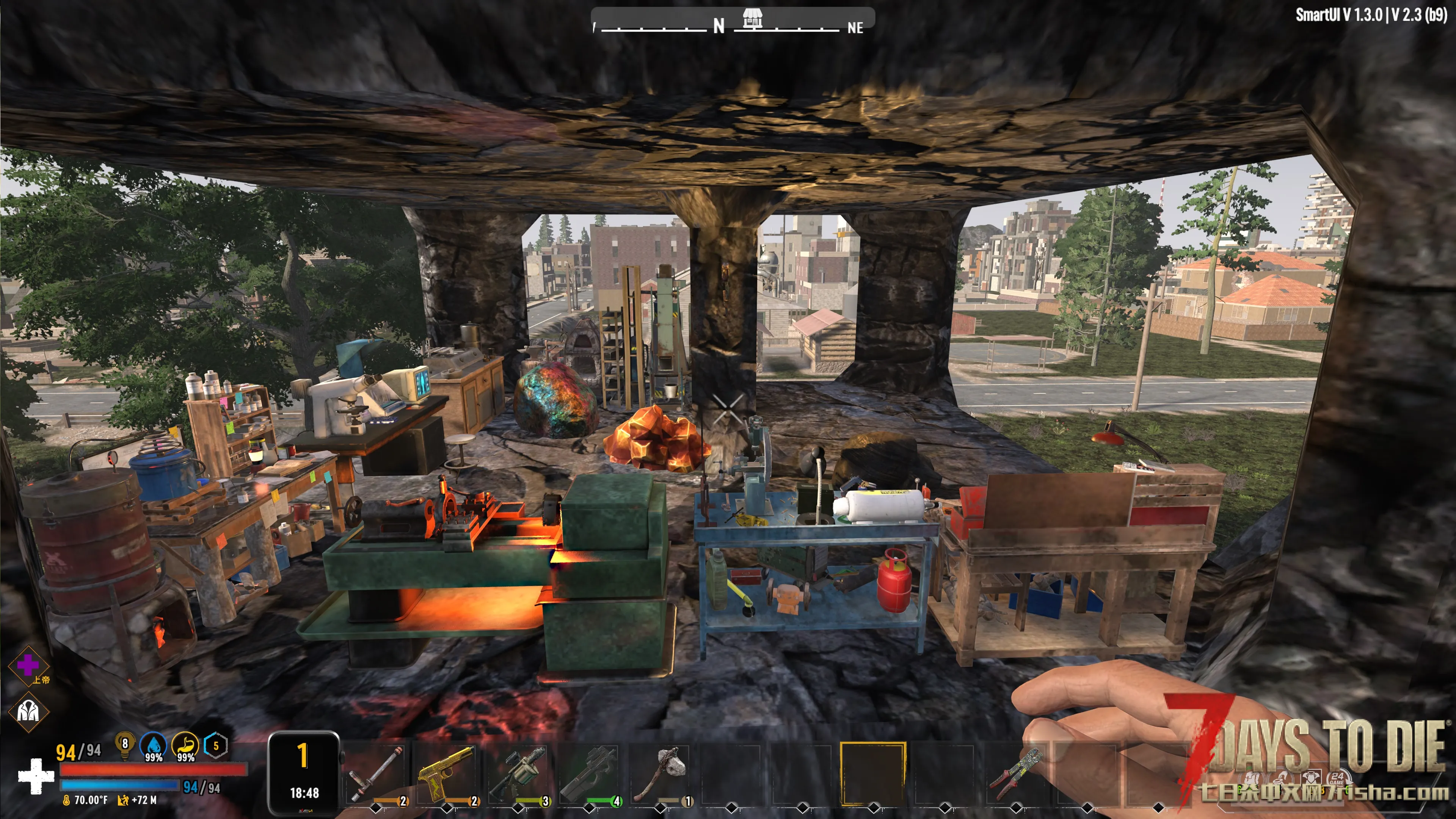Select the yellow-highlighted empty hotbar slot
The image size is (1456, 819).
click(x=873, y=773)
